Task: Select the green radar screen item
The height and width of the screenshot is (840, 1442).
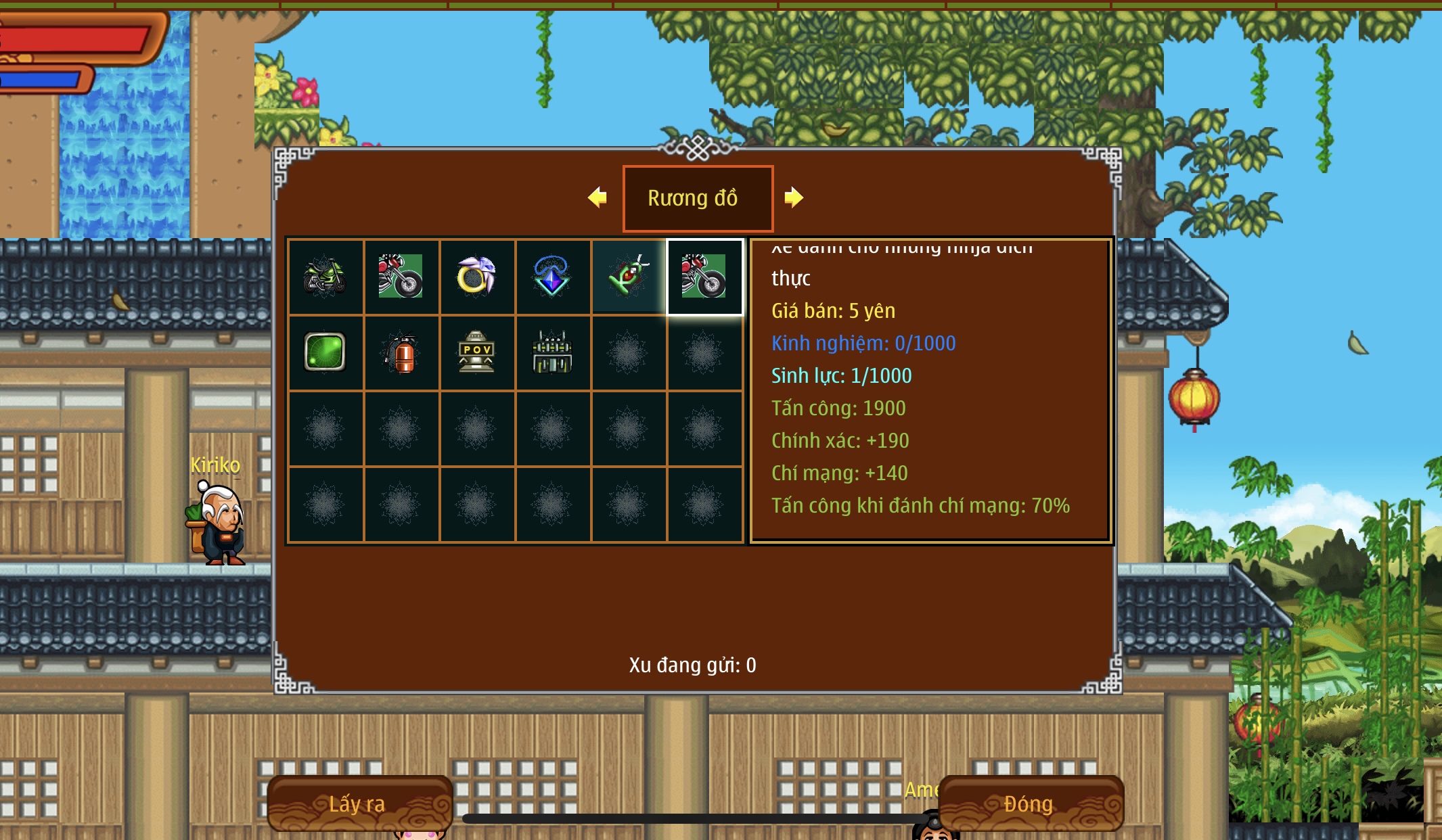Action: pos(325,352)
